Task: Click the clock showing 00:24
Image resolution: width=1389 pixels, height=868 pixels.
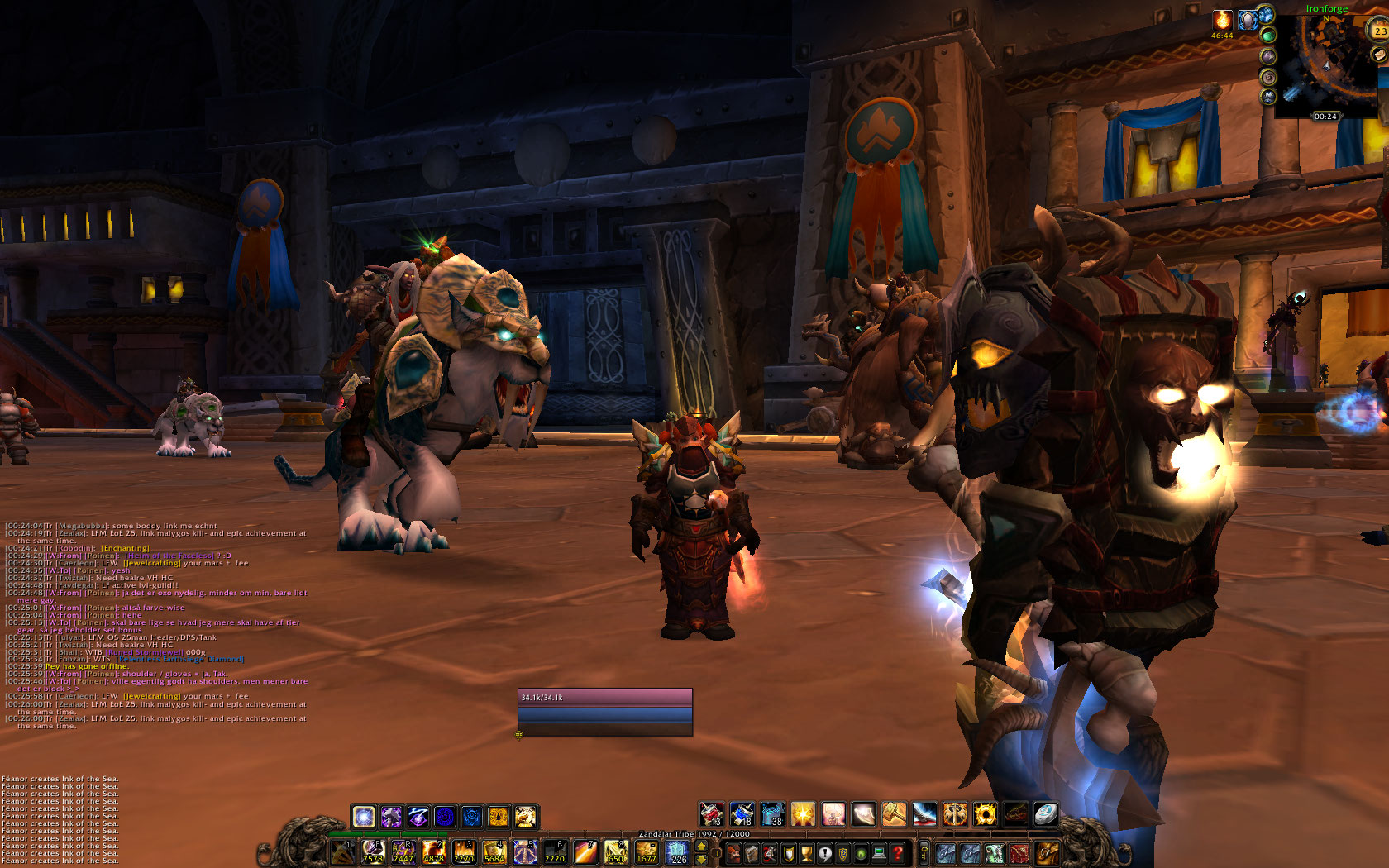Action: 1325,117
